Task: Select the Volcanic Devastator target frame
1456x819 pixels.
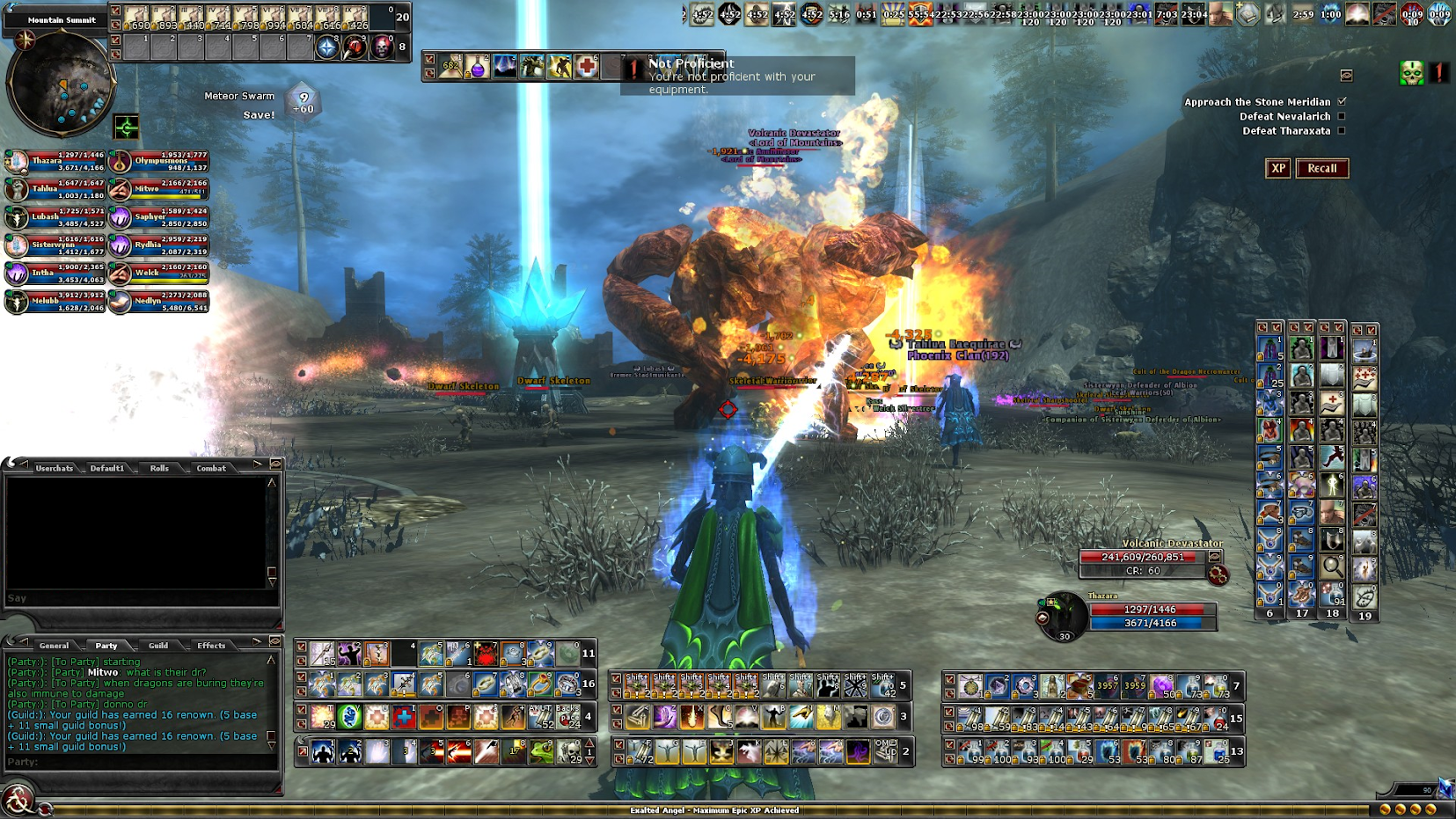Action: coord(1144,557)
